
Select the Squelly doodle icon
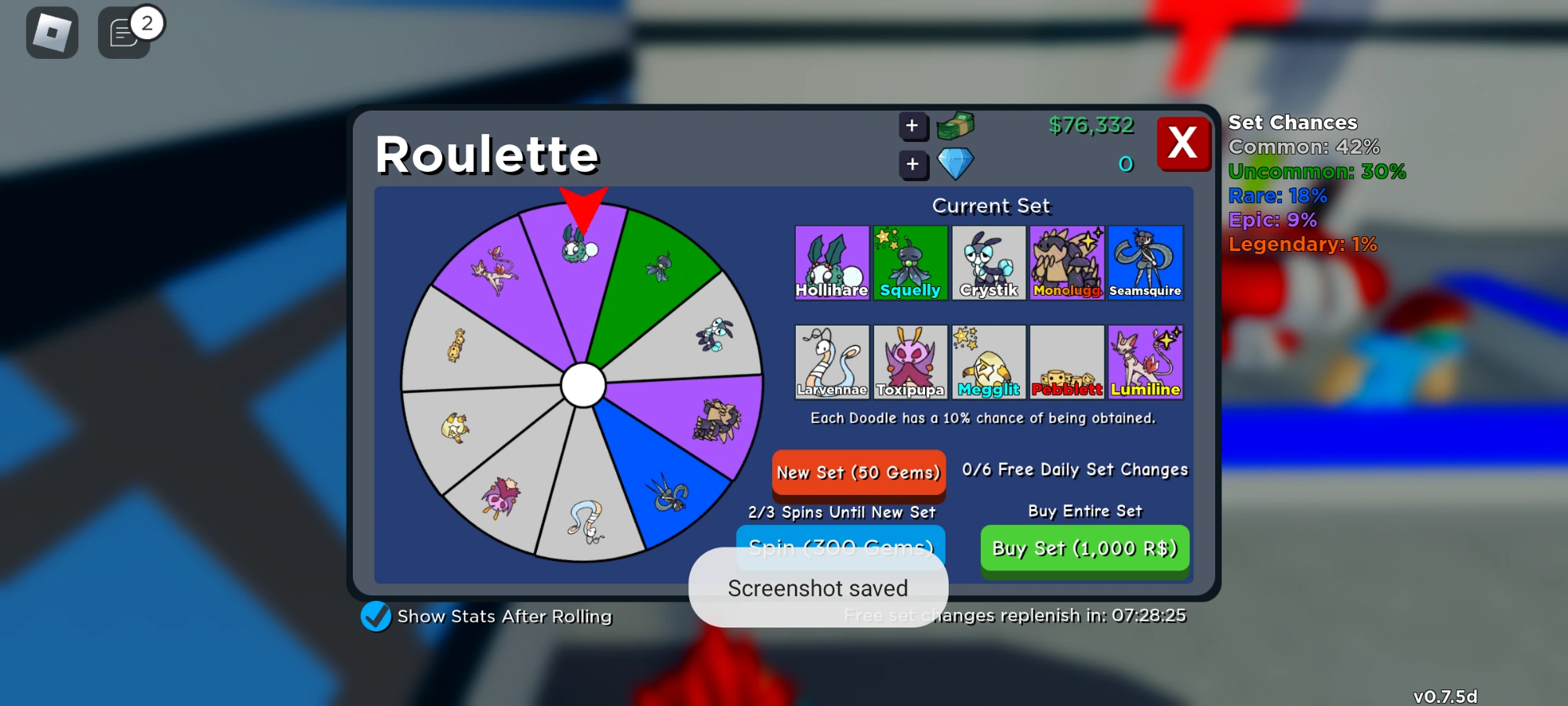coord(909,263)
